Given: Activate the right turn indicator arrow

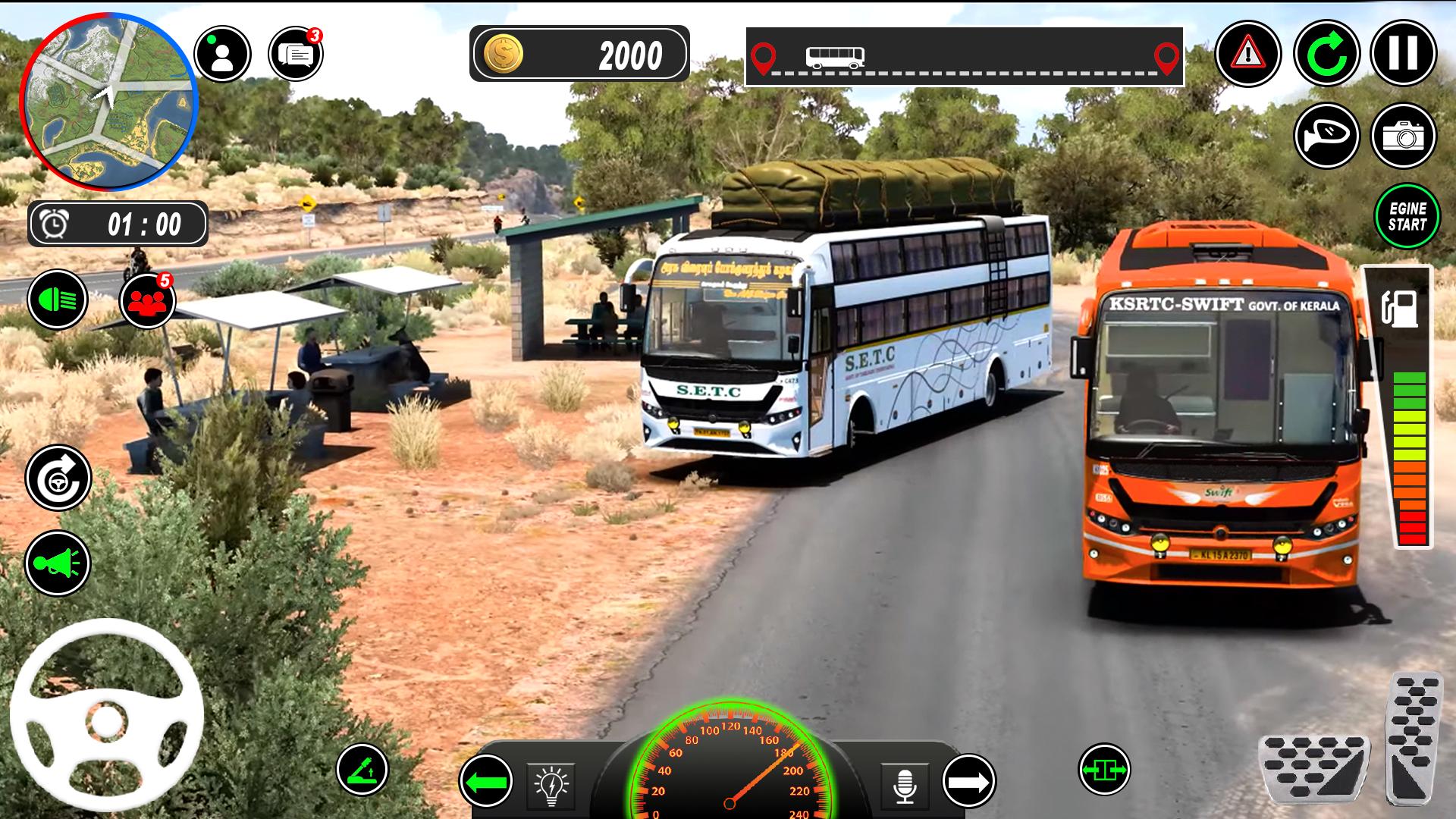Looking at the screenshot, I should pyautogui.click(x=968, y=781).
